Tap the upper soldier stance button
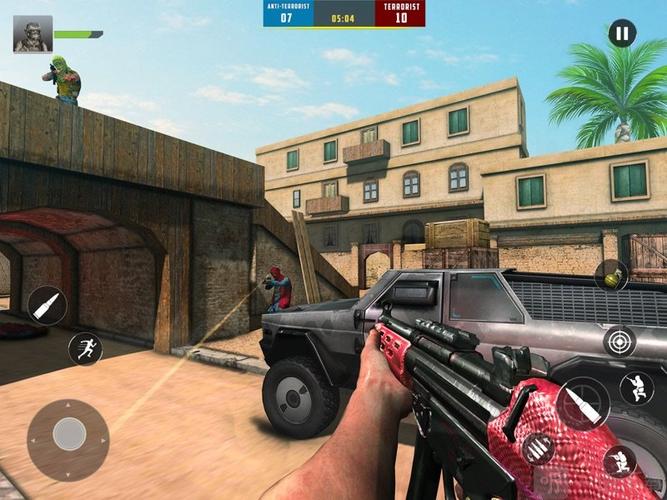The height and width of the screenshot is (500, 667). click(636, 387)
